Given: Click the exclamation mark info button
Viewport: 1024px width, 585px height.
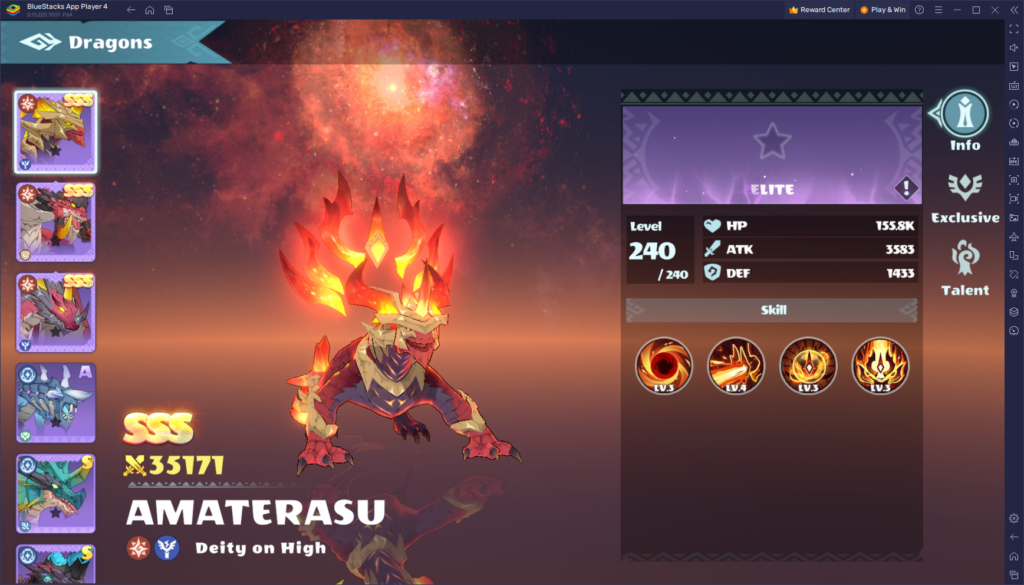Looking at the screenshot, I should click(x=906, y=187).
